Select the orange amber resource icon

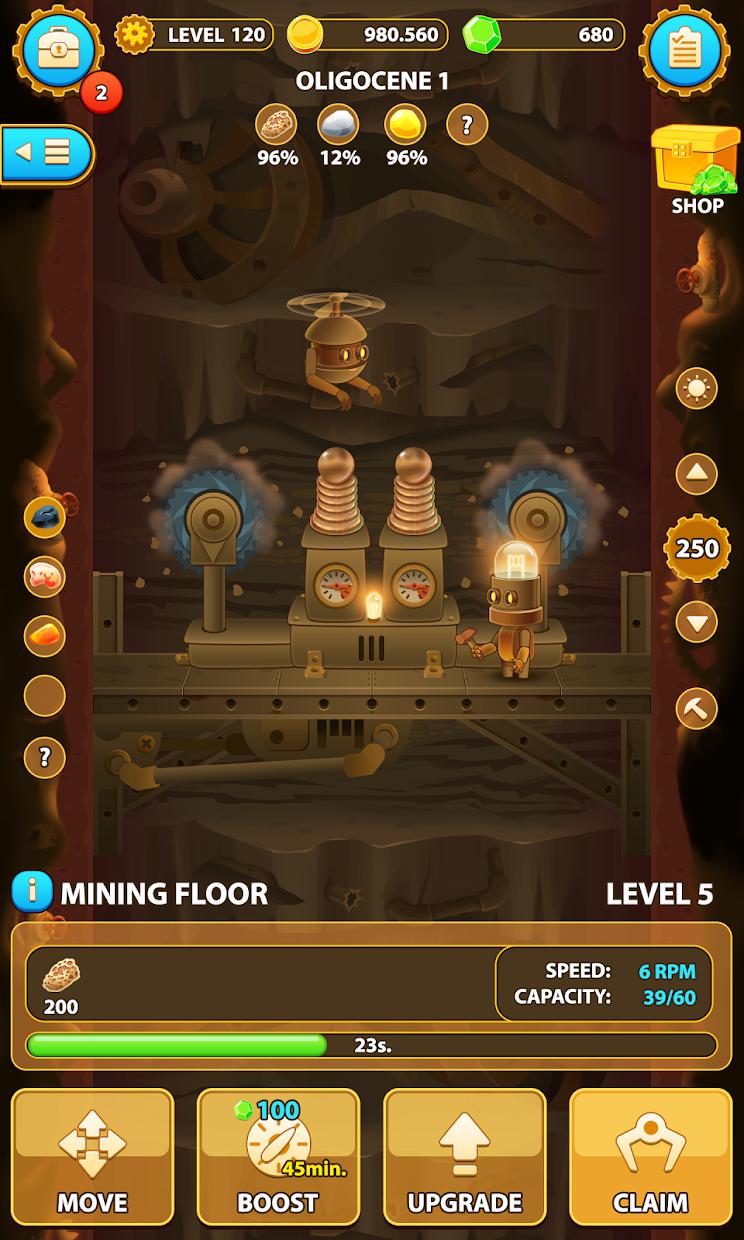coord(45,636)
